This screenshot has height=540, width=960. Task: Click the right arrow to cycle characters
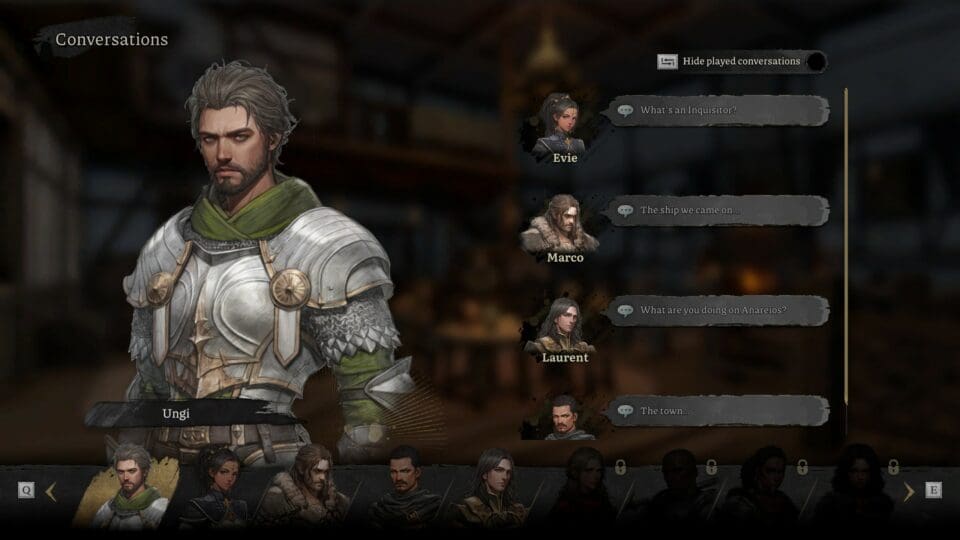click(x=908, y=491)
